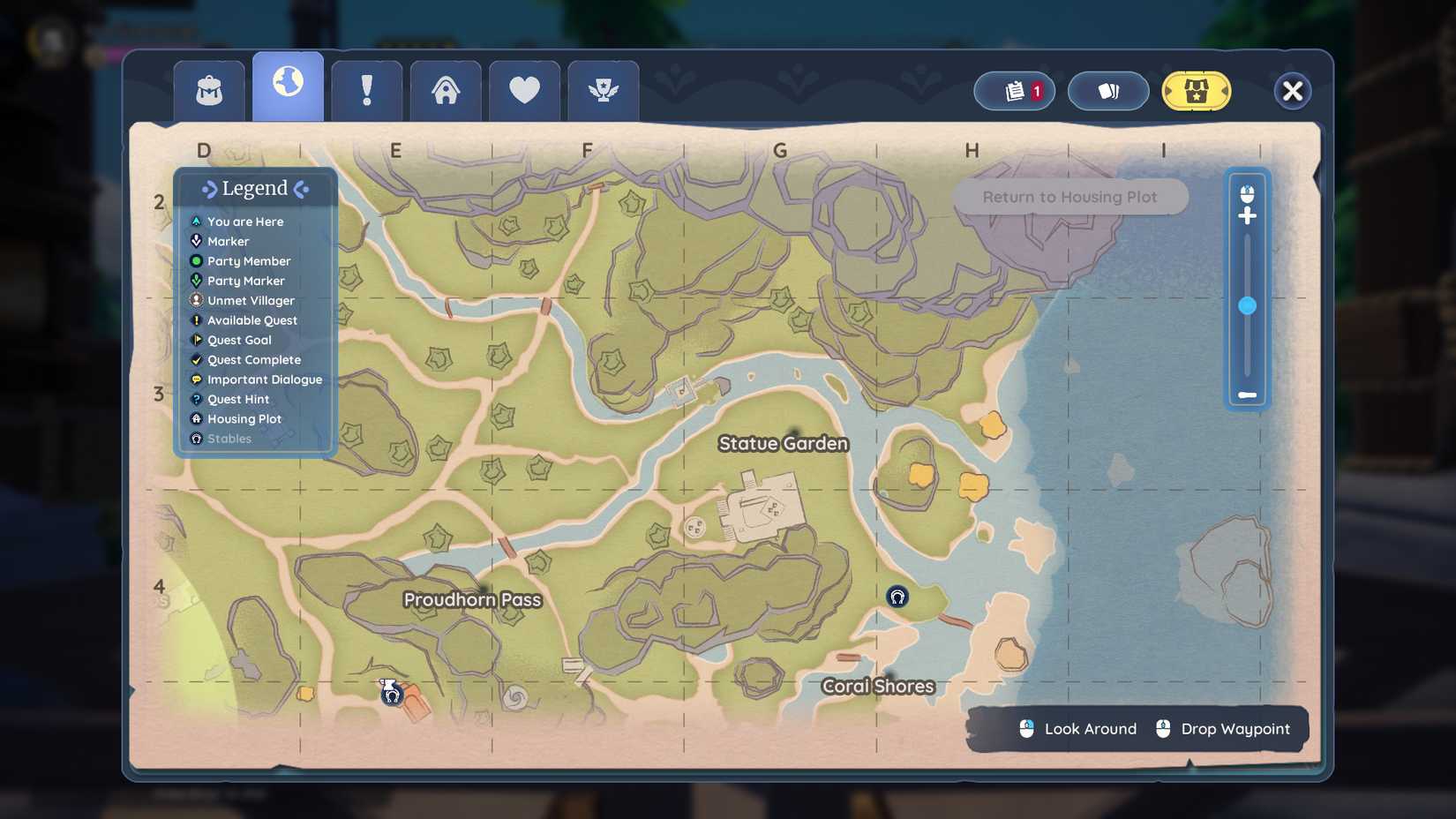
Task: Zoom in using the plus icon
Action: point(1248,214)
